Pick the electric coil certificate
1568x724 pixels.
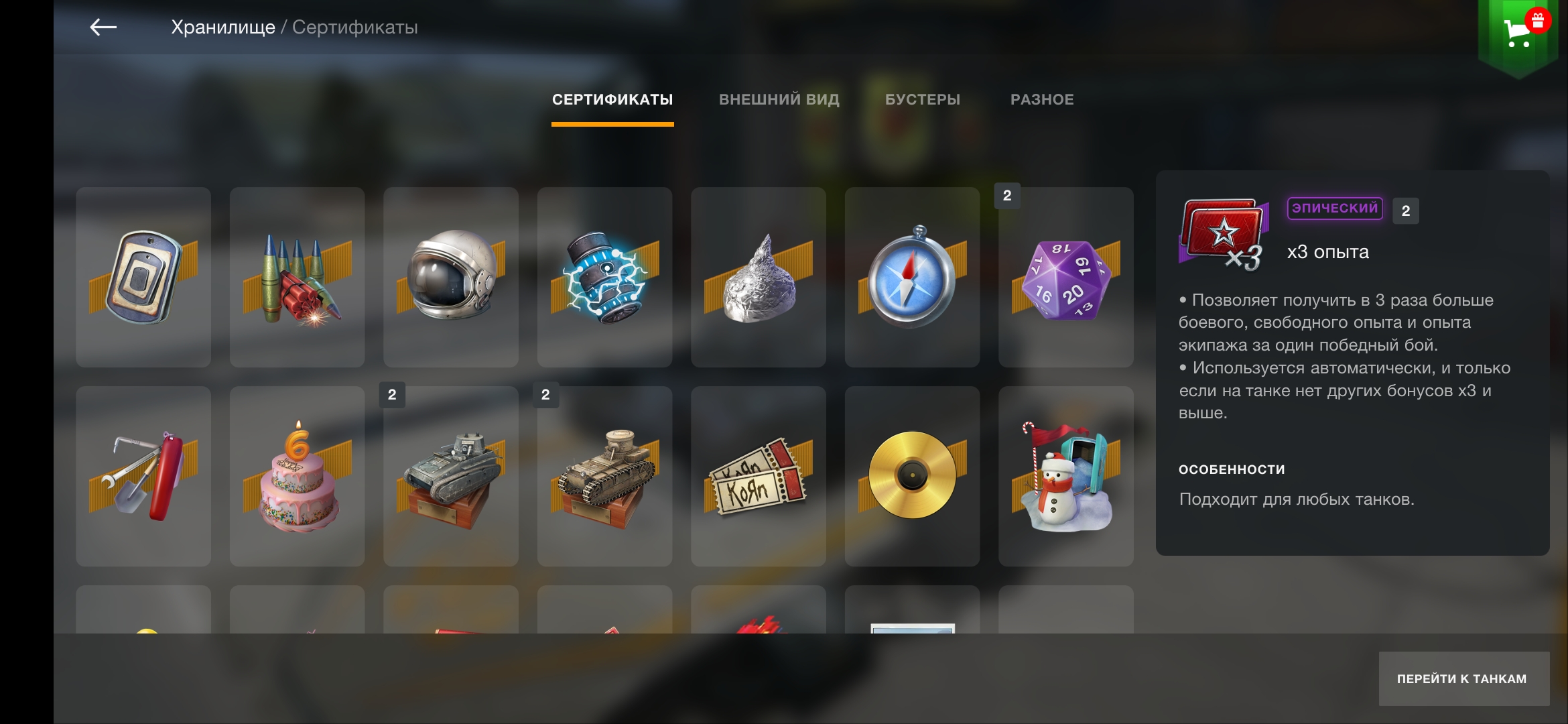604,277
